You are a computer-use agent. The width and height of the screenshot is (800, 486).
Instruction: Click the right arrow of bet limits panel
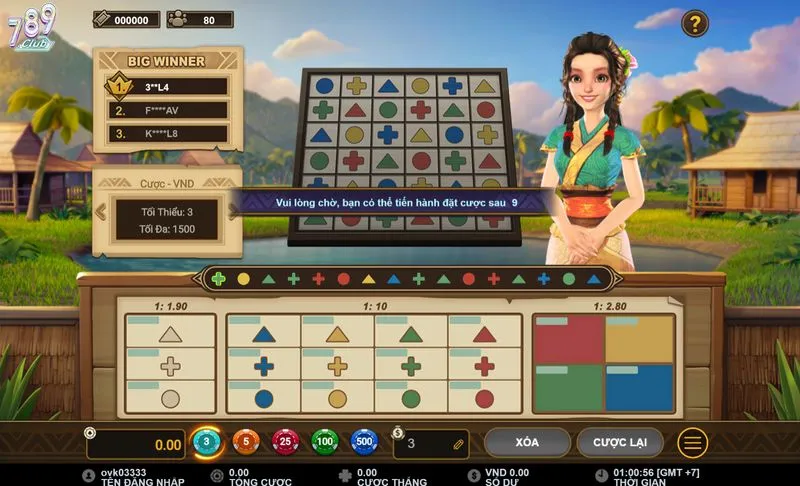(x=234, y=212)
